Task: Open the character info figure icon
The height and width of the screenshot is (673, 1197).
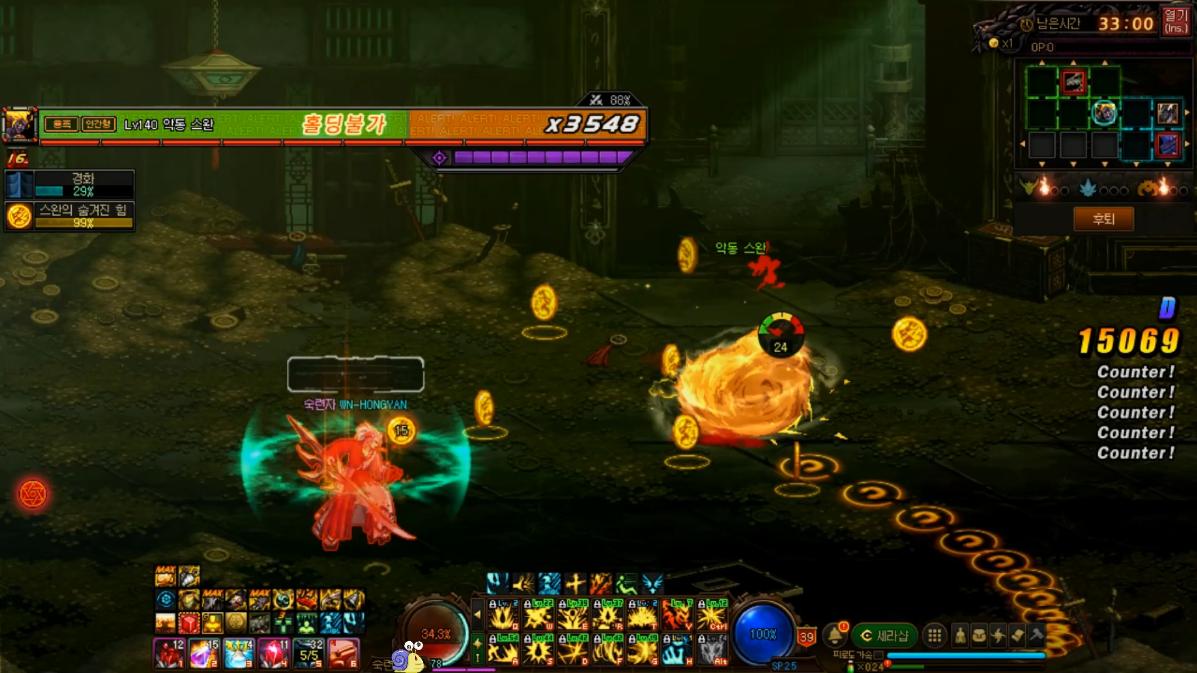Action: click(960, 636)
